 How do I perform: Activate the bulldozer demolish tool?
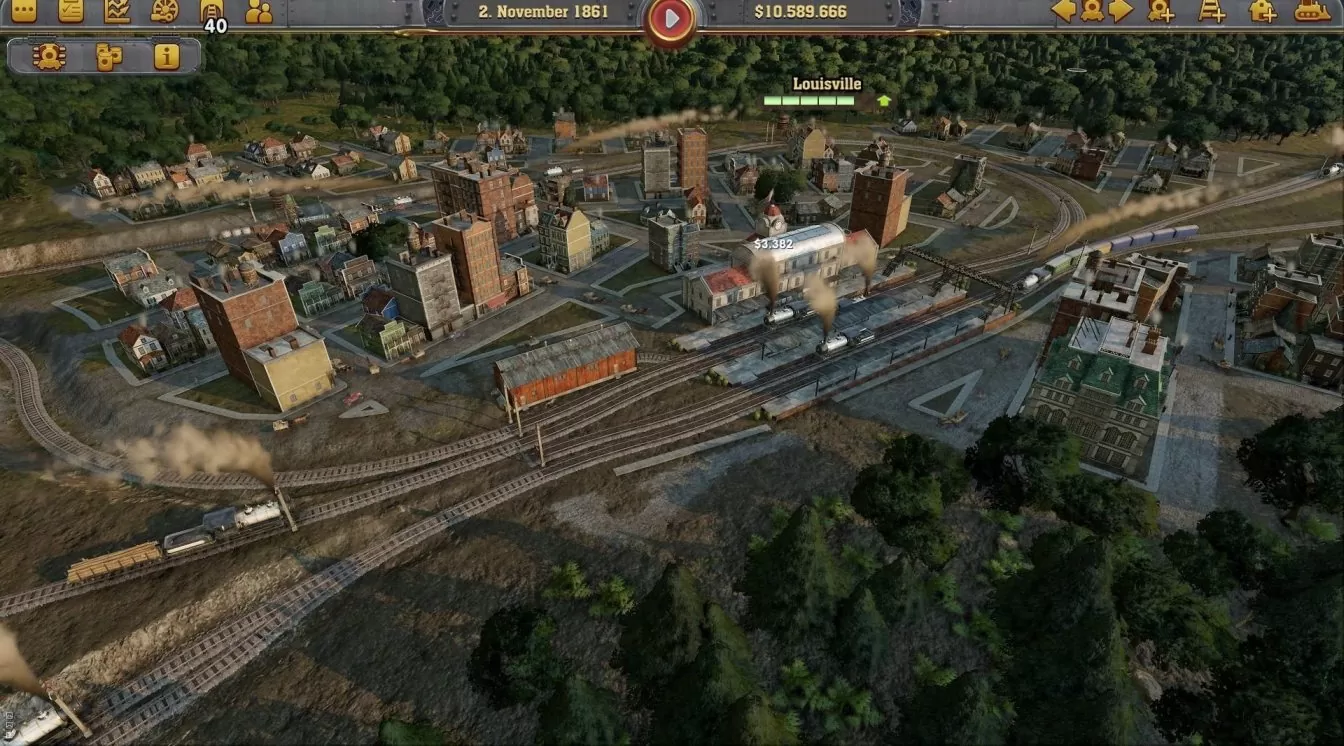click(1312, 11)
